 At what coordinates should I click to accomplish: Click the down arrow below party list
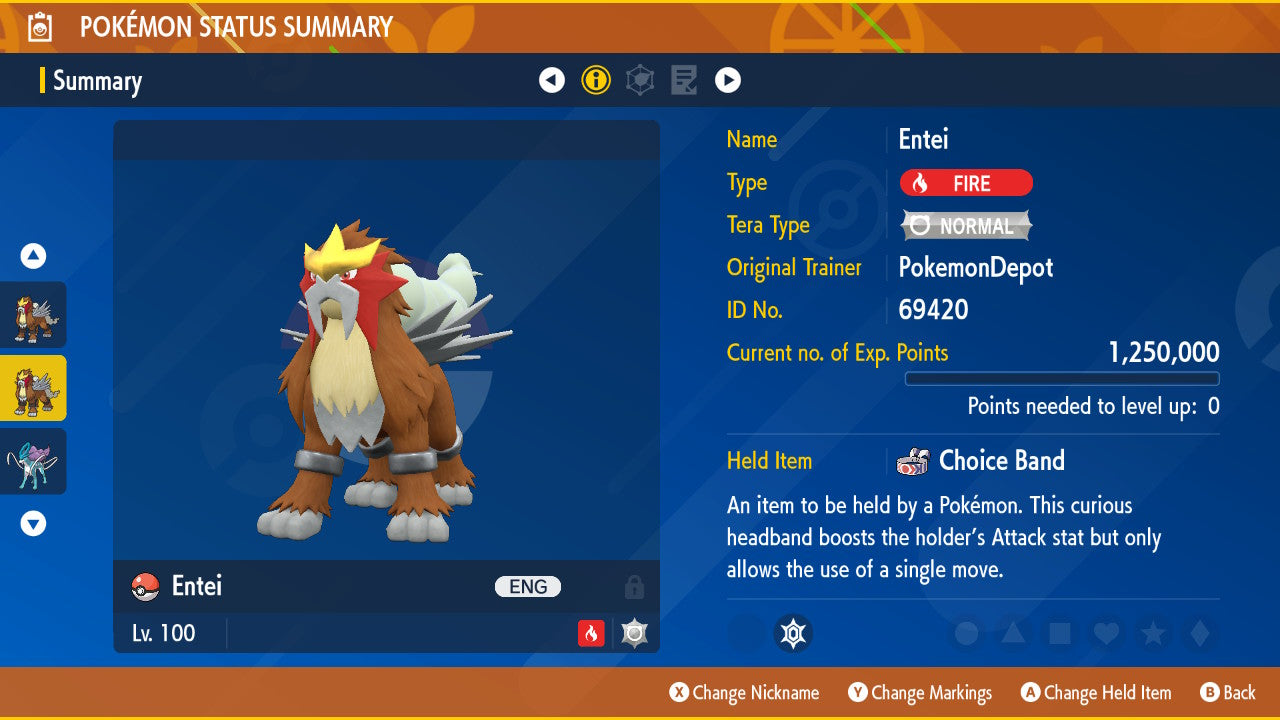point(33,523)
